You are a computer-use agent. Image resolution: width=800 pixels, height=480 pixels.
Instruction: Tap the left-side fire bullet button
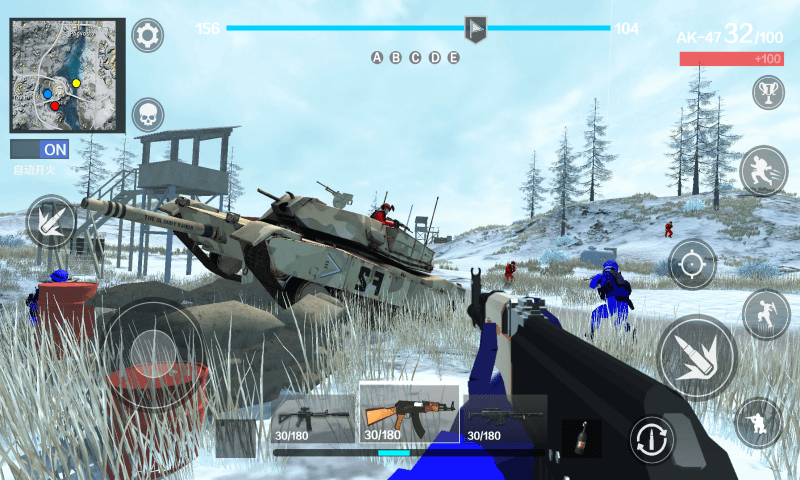coord(50,221)
